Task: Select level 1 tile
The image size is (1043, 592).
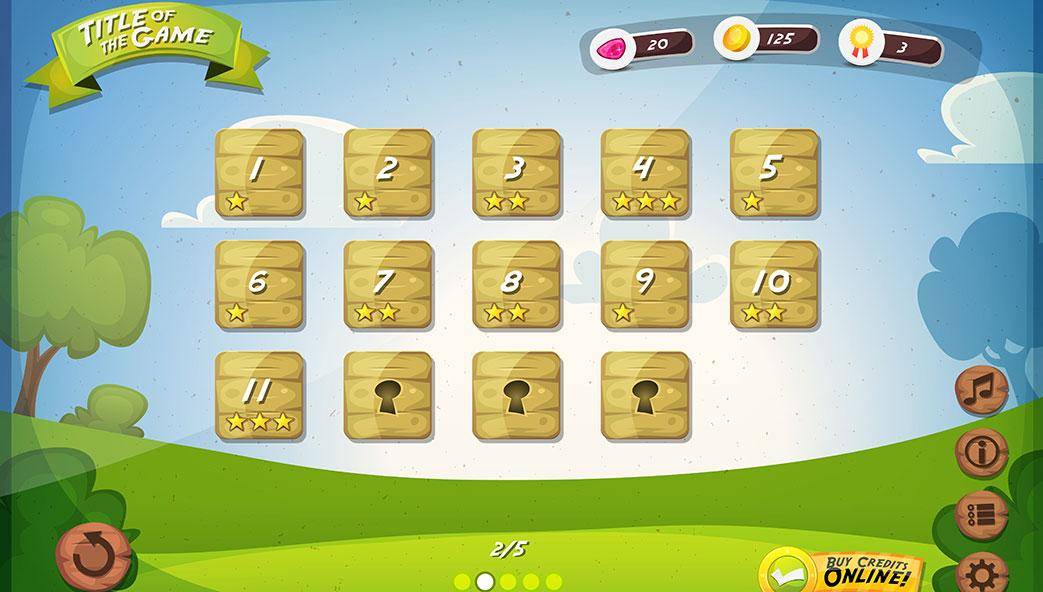Action: tap(260, 173)
